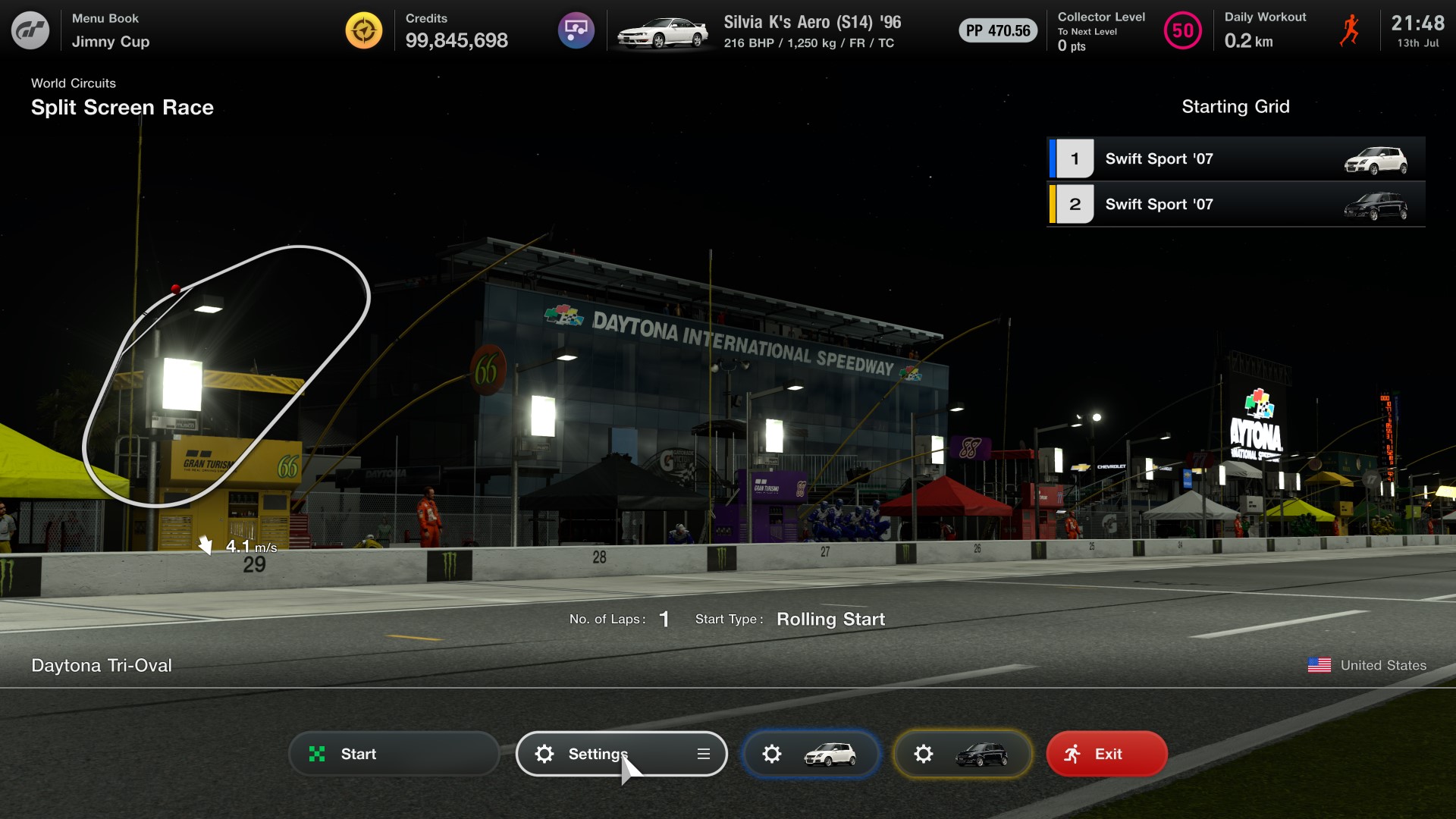Screen dimensions: 1456x819
Task: Click the purple showcase icon
Action: pos(576,30)
